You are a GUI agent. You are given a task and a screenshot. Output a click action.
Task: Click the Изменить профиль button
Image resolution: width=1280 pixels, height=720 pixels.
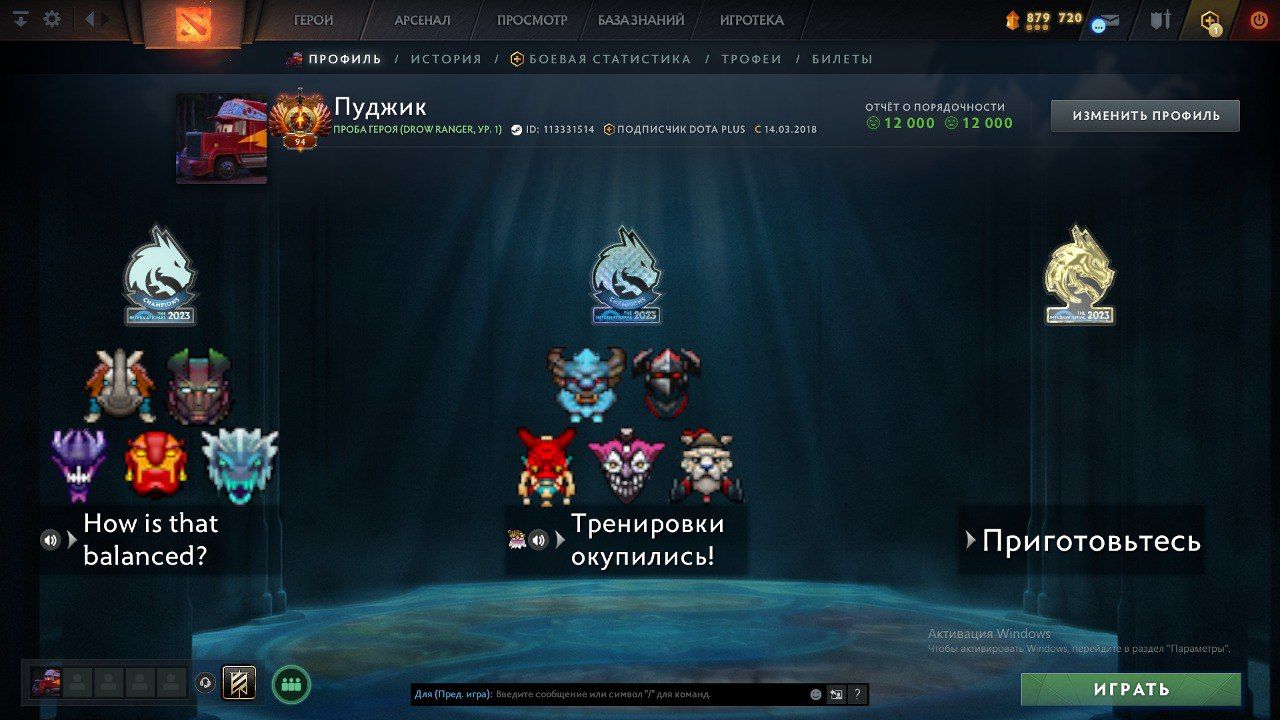(1145, 116)
